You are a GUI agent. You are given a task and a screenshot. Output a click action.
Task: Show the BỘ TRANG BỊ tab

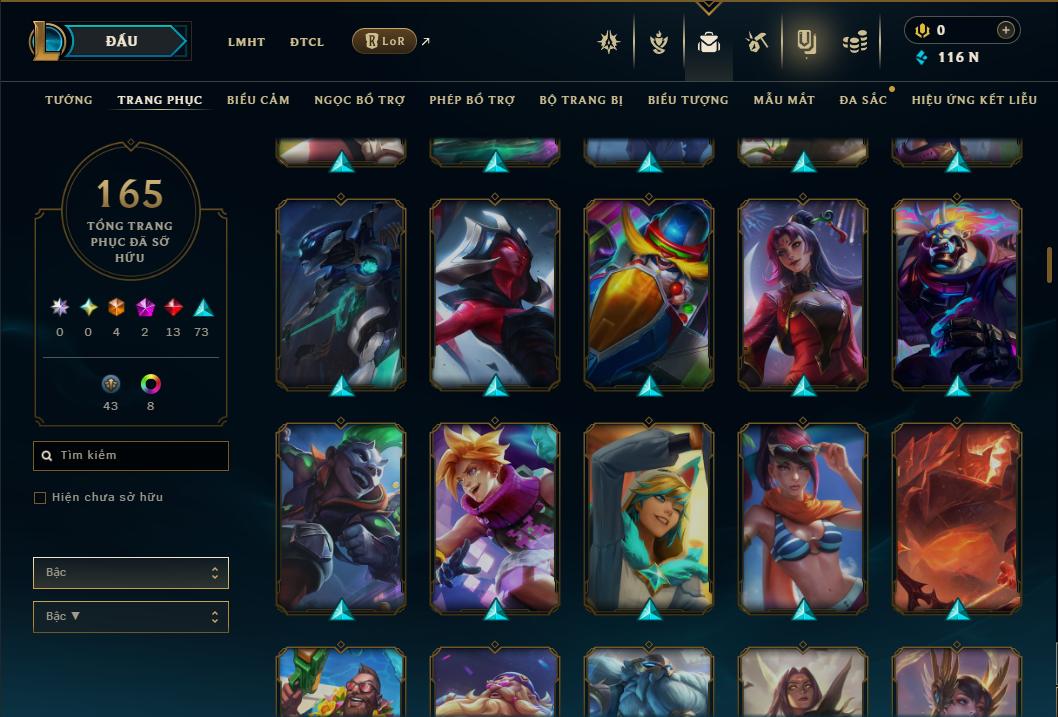581,100
